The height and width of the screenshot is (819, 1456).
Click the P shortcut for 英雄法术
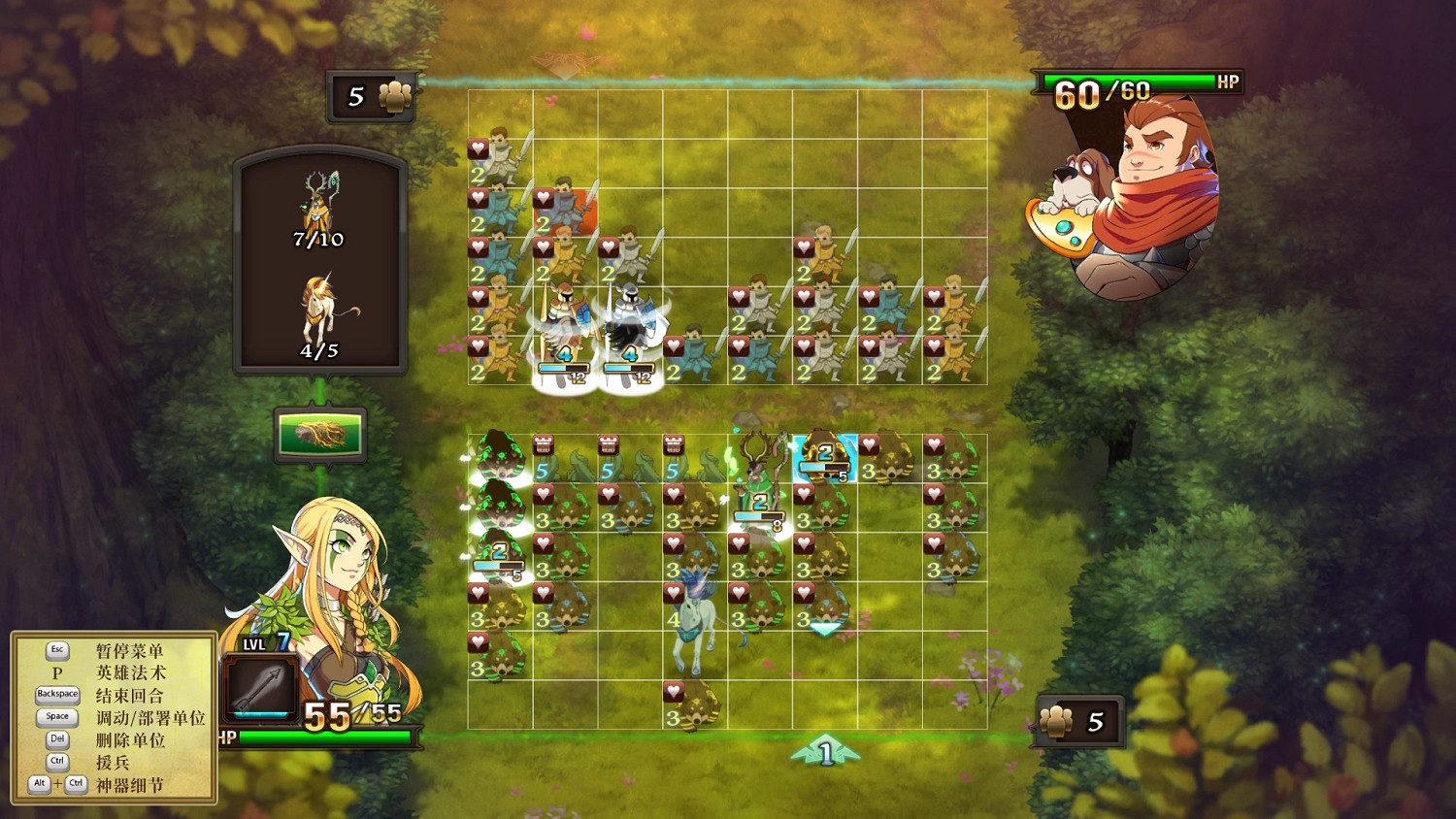point(56,672)
